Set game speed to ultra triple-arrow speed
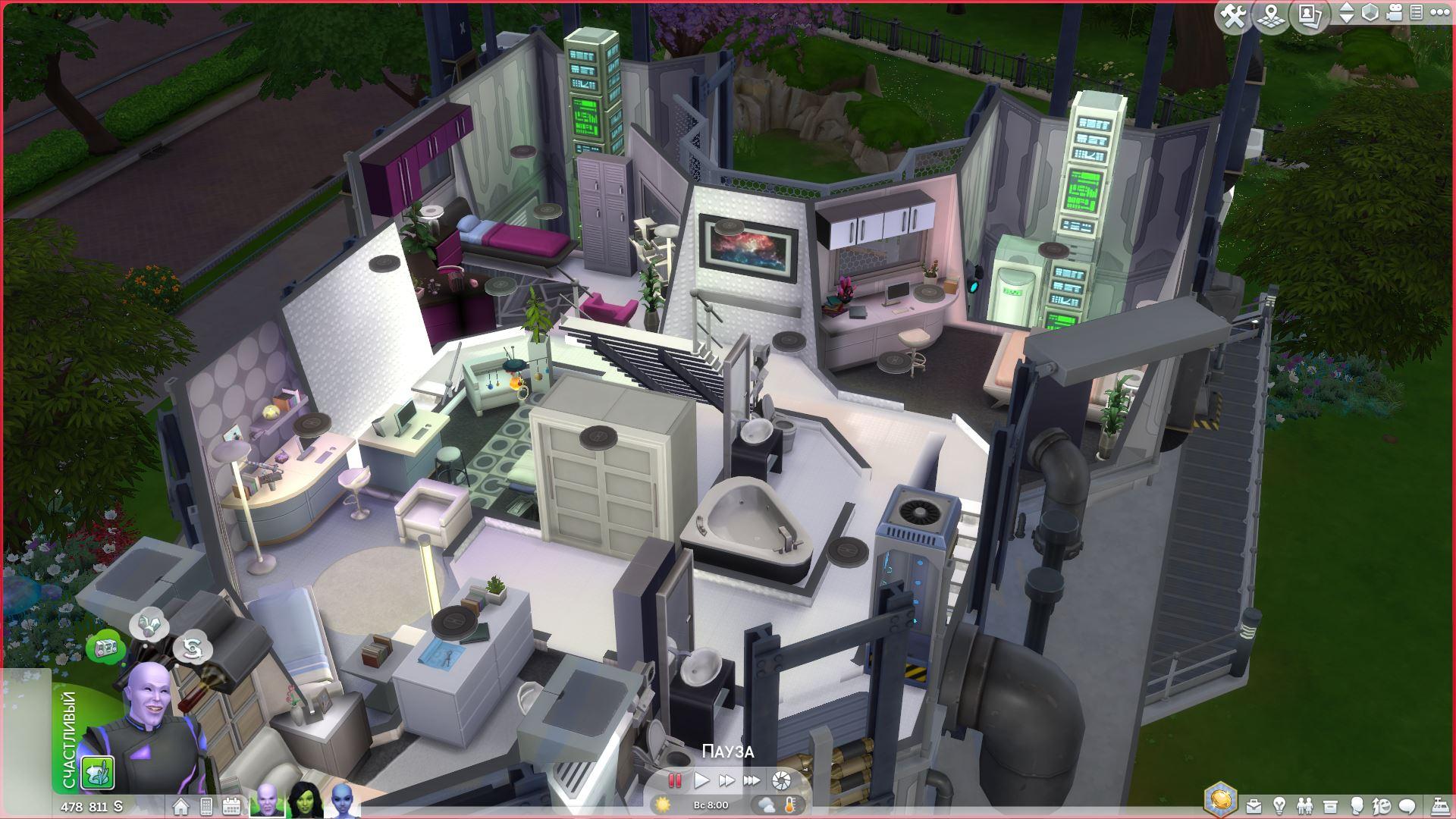This screenshot has height=819, width=1456. [x=752, y=780]
